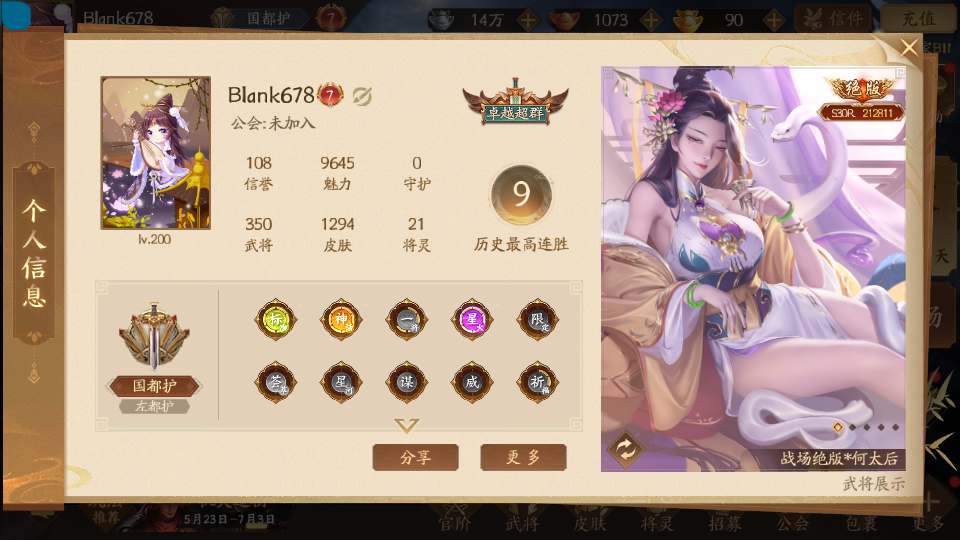Screen dimensions: 960x540
Task: Close the personal info panel
Action: click(x=908, y=48)
